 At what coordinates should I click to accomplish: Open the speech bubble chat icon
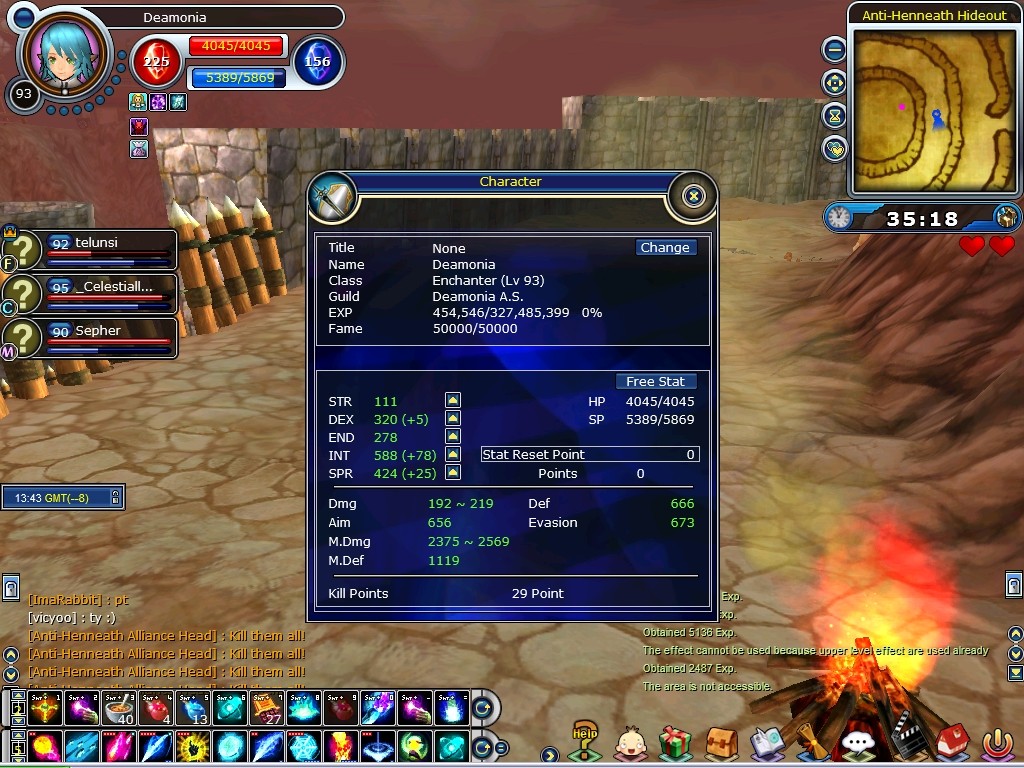857,742
